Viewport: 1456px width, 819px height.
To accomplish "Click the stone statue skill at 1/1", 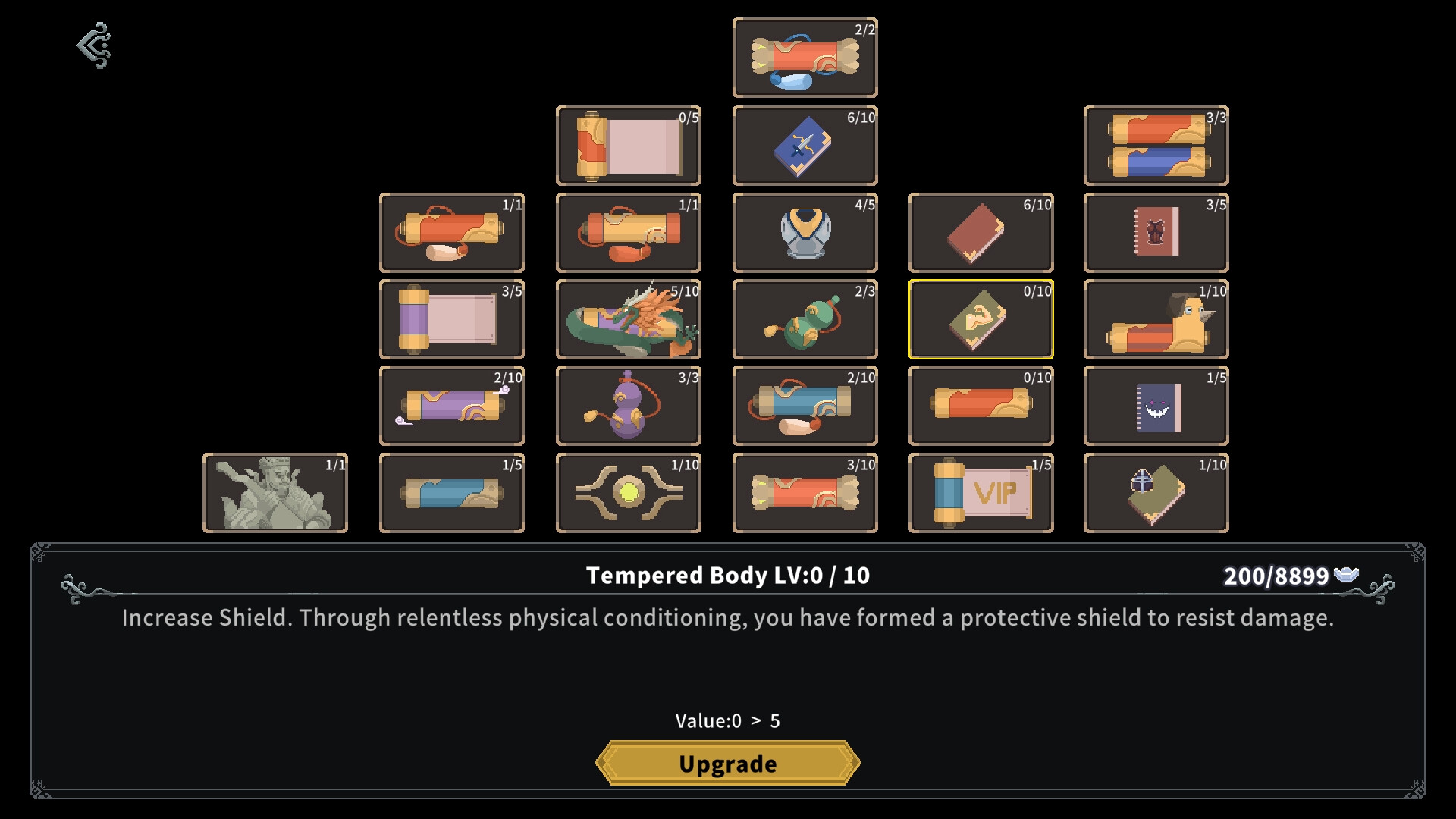I will pos(275,492).
